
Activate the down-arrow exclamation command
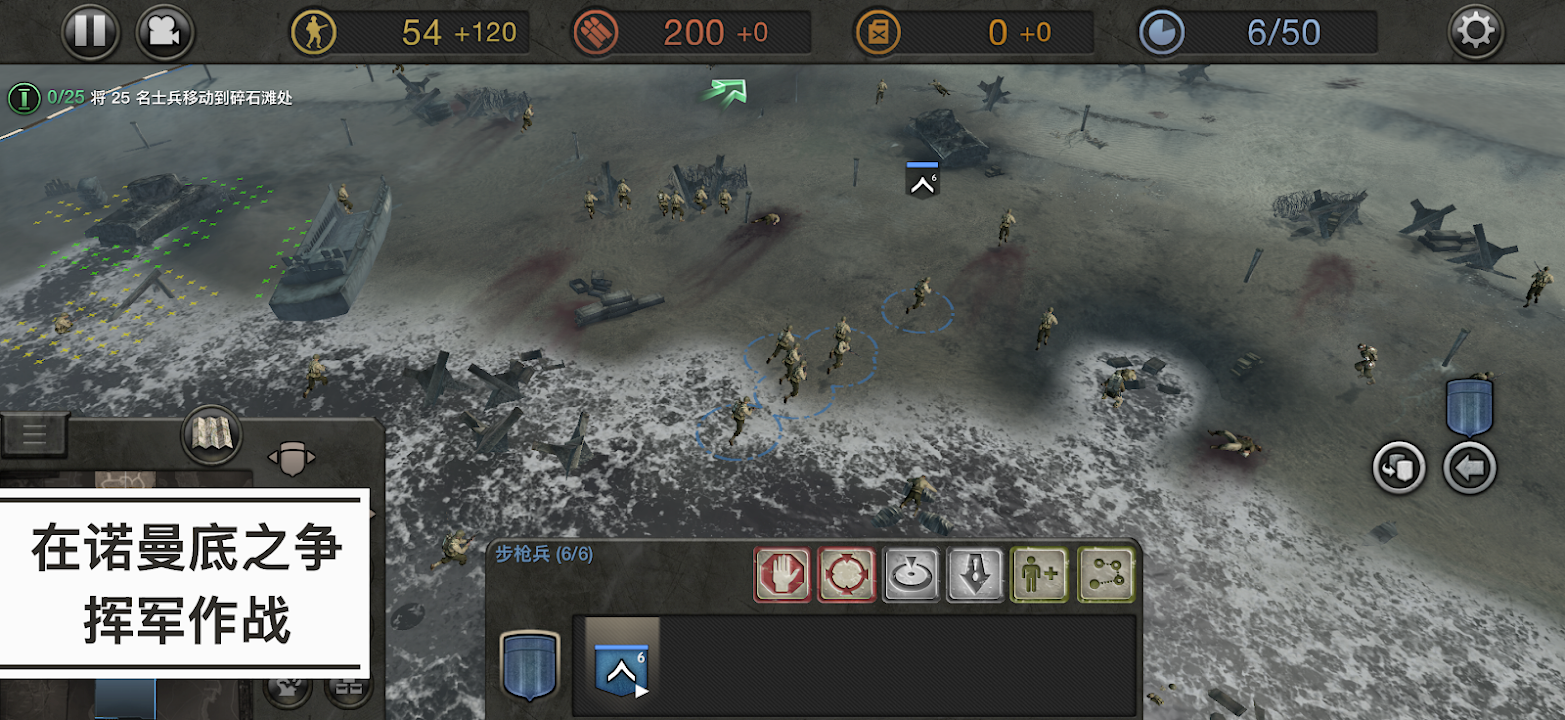click(976, 574)
